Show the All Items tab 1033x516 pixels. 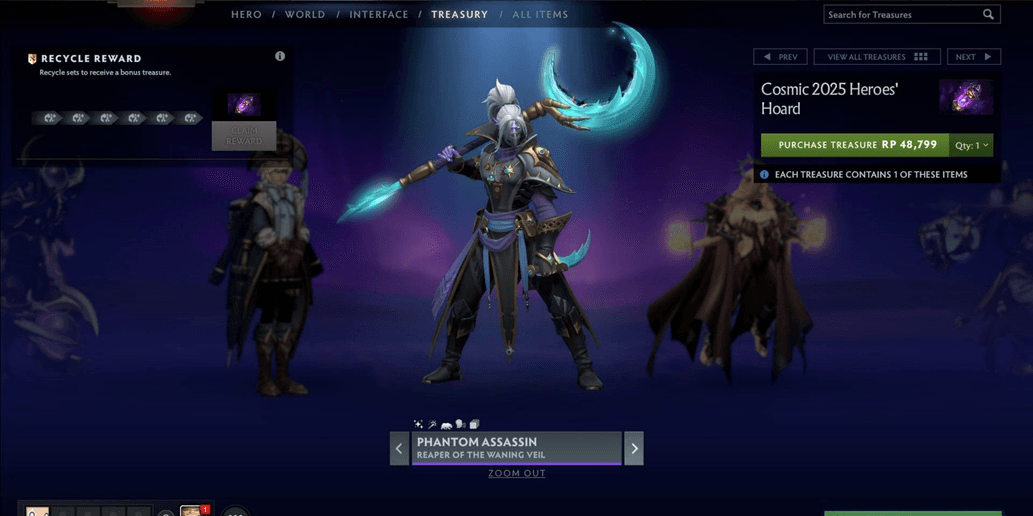[540, 15]
